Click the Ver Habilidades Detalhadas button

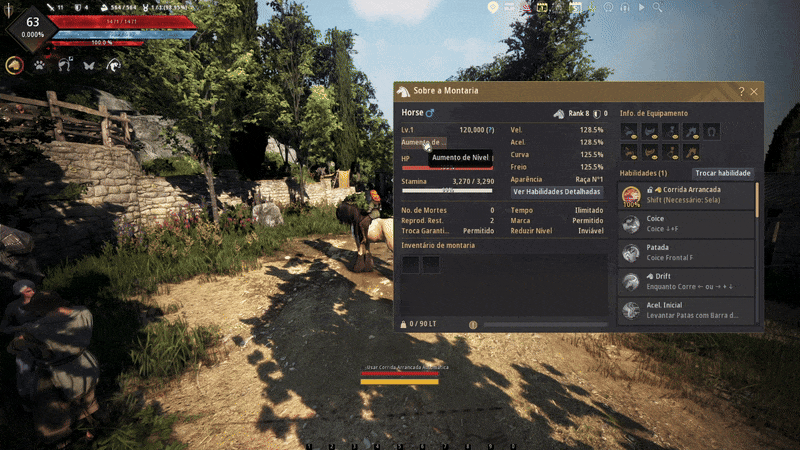point(557,191)
